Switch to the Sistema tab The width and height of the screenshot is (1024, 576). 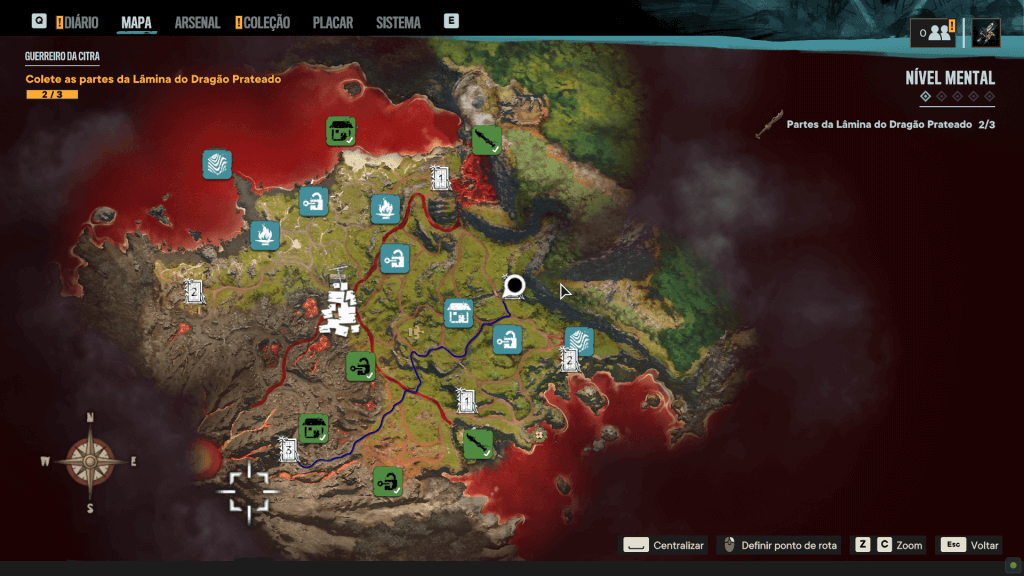click(x=398, y=22)
